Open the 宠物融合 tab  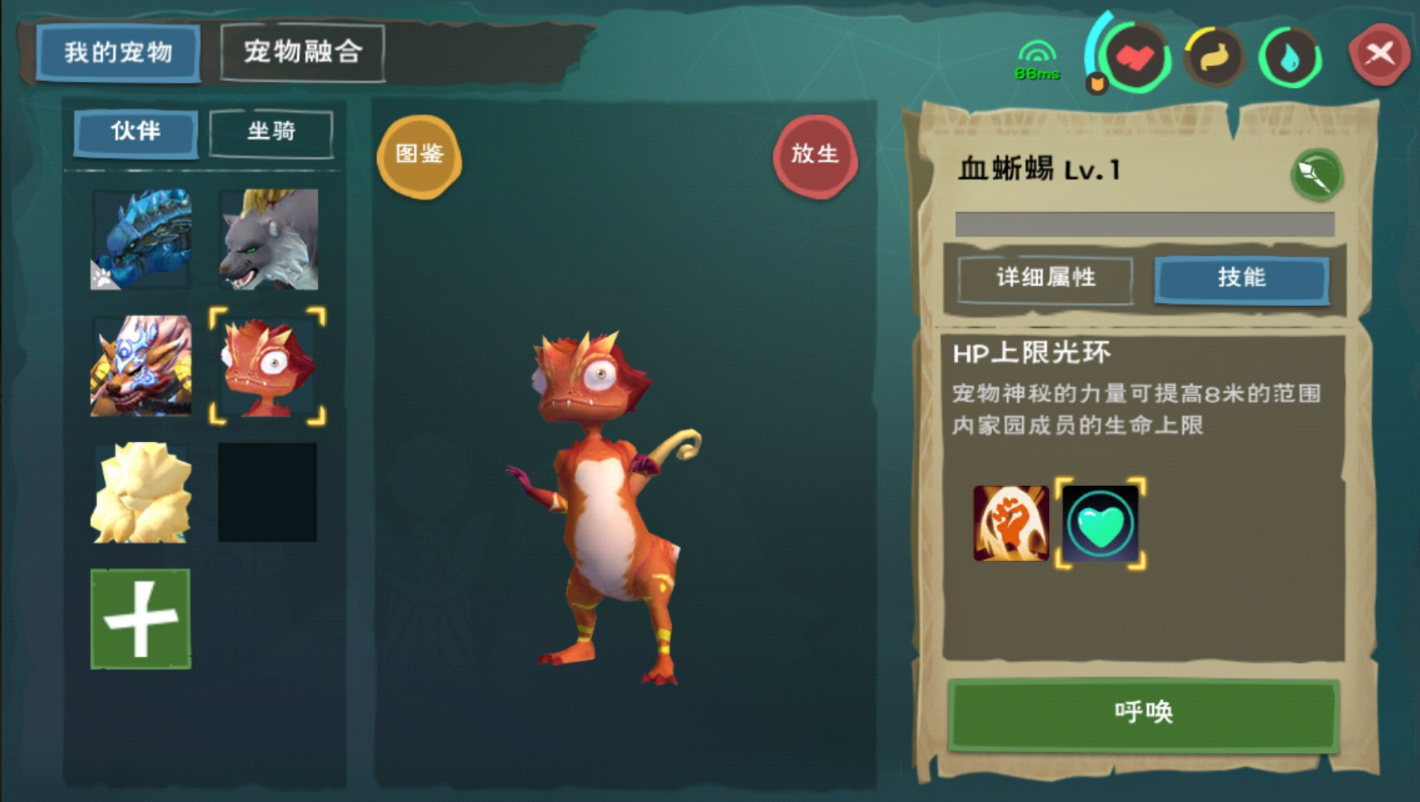coord(302,51)
